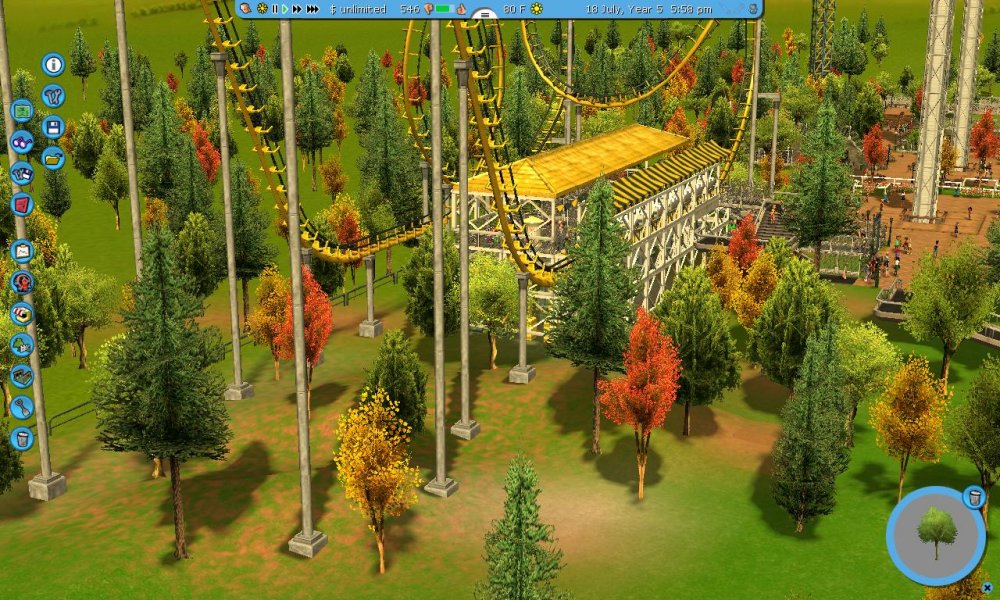Open the red book icon
The height and width of the screenshot is (600, 1000).
pyautogui.click(x=22, y=204)
